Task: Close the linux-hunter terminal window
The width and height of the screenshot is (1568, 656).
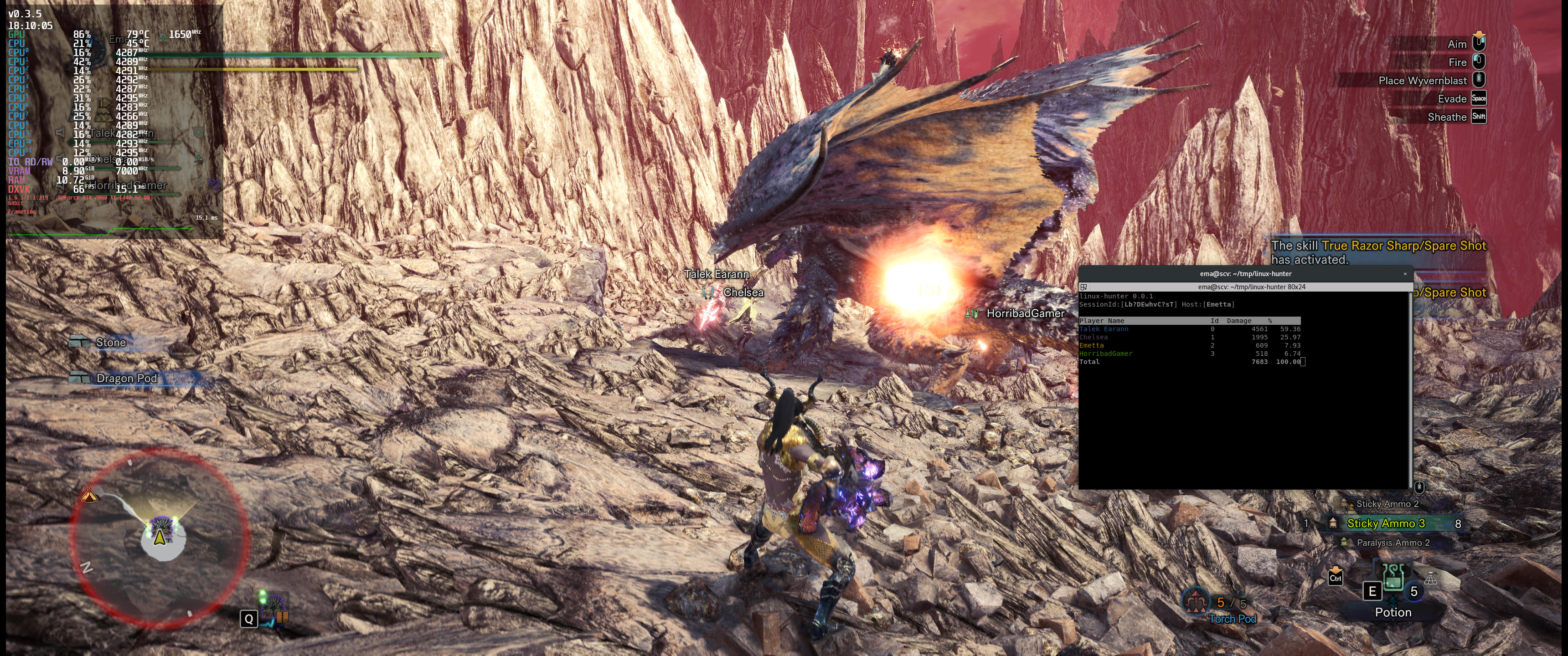Action: pos(1405,274)
